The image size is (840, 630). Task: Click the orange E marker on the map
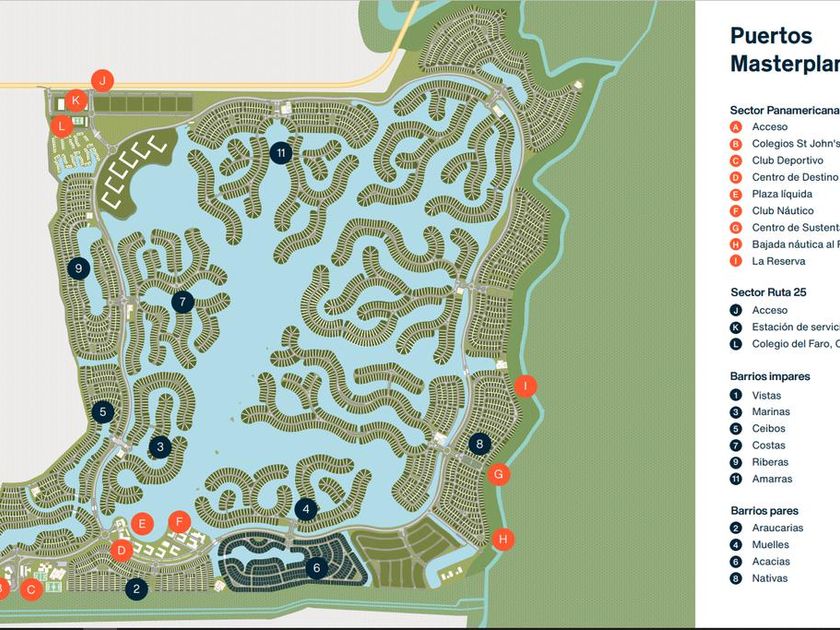143,522
